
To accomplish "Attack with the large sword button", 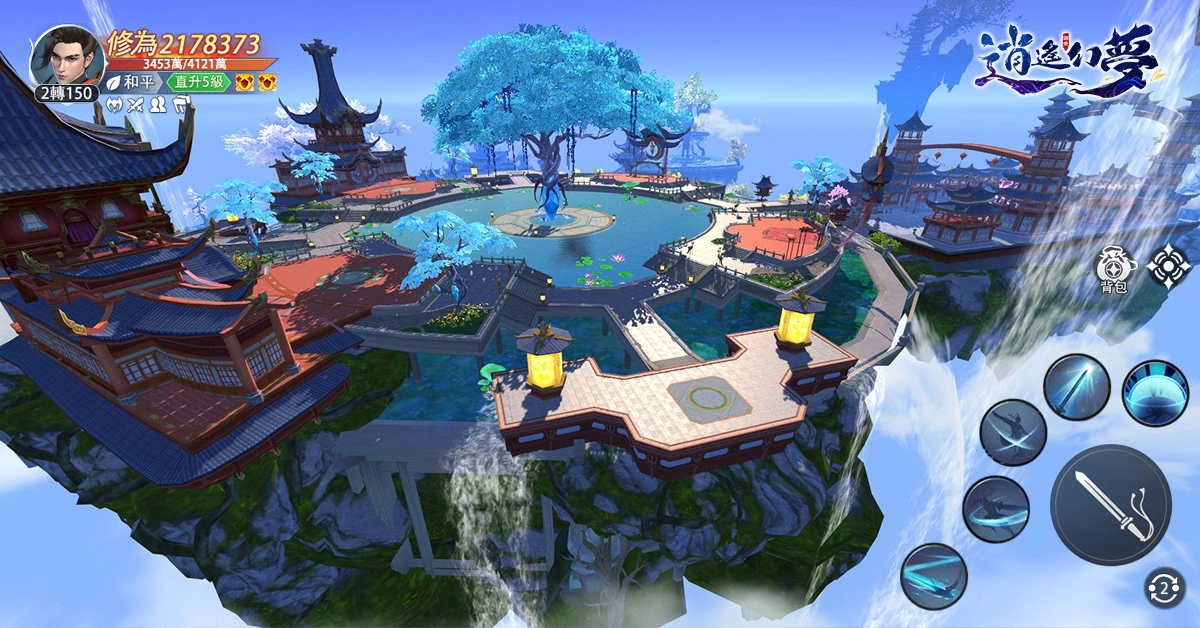I will [1110, 505].
